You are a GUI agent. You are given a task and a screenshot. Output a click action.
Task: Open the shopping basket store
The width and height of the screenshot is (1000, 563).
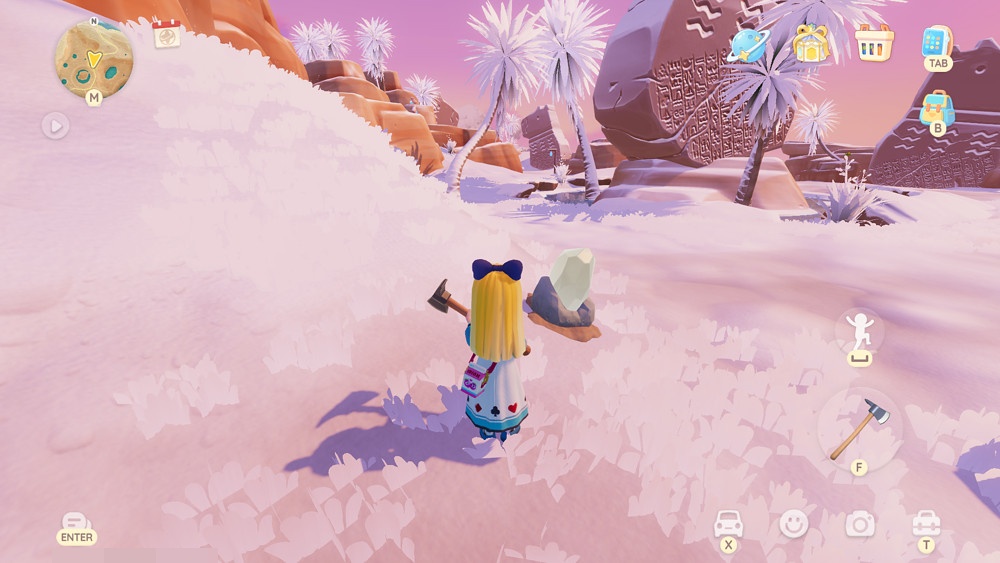874,43
